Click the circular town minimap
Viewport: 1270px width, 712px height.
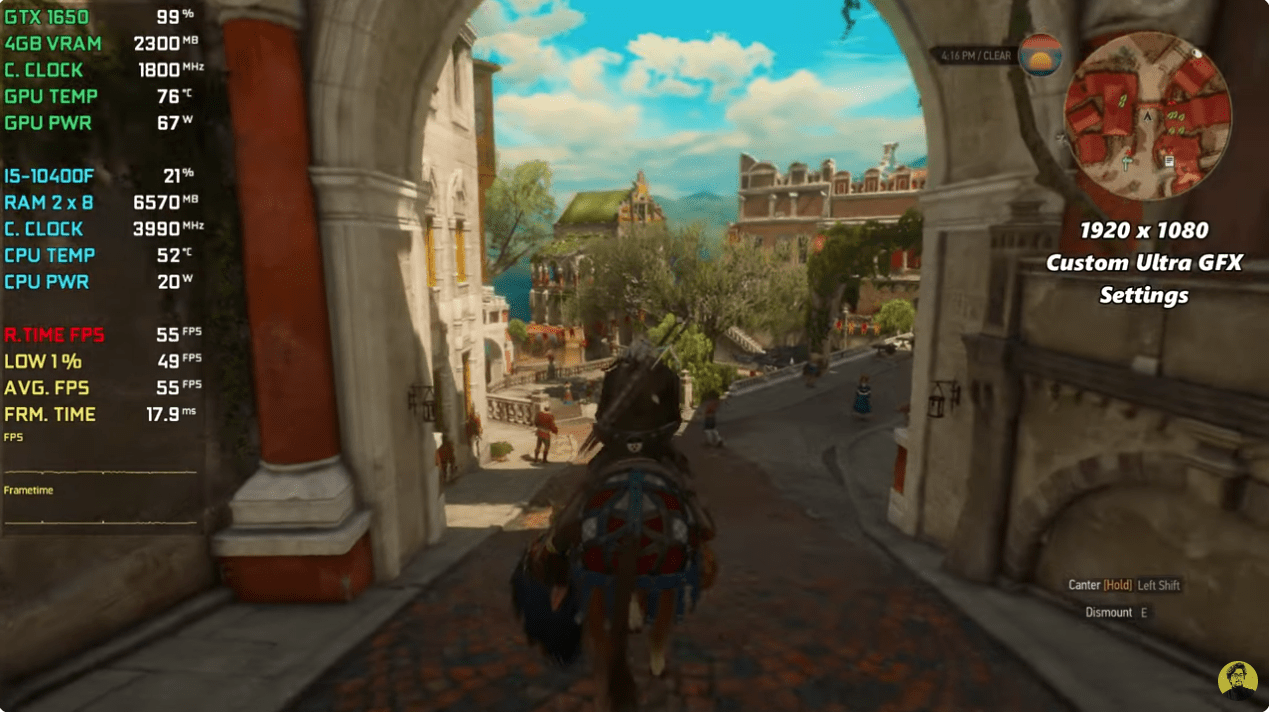coord(1147,115)
